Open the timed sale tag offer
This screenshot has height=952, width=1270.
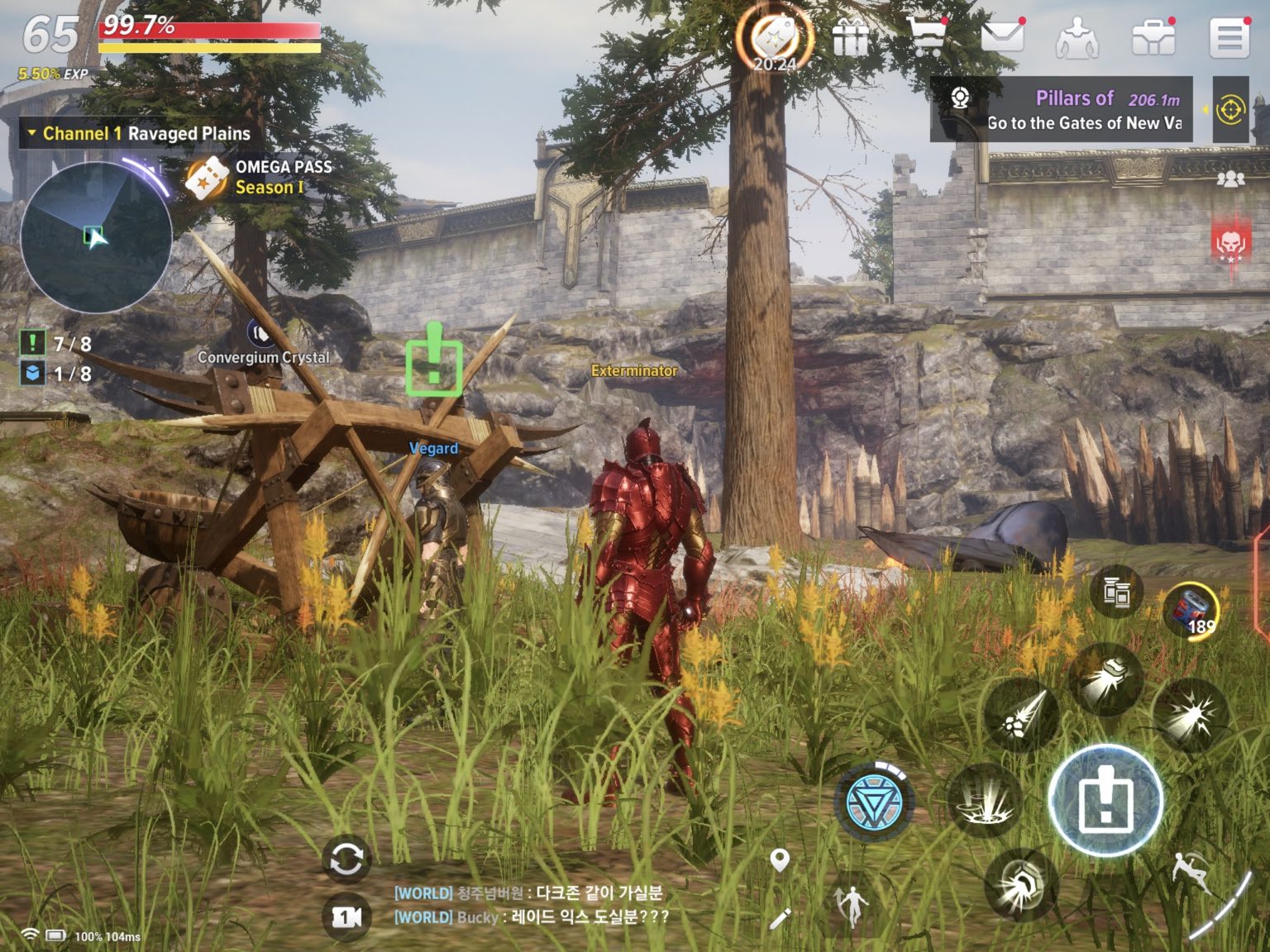tap(774, 38)
